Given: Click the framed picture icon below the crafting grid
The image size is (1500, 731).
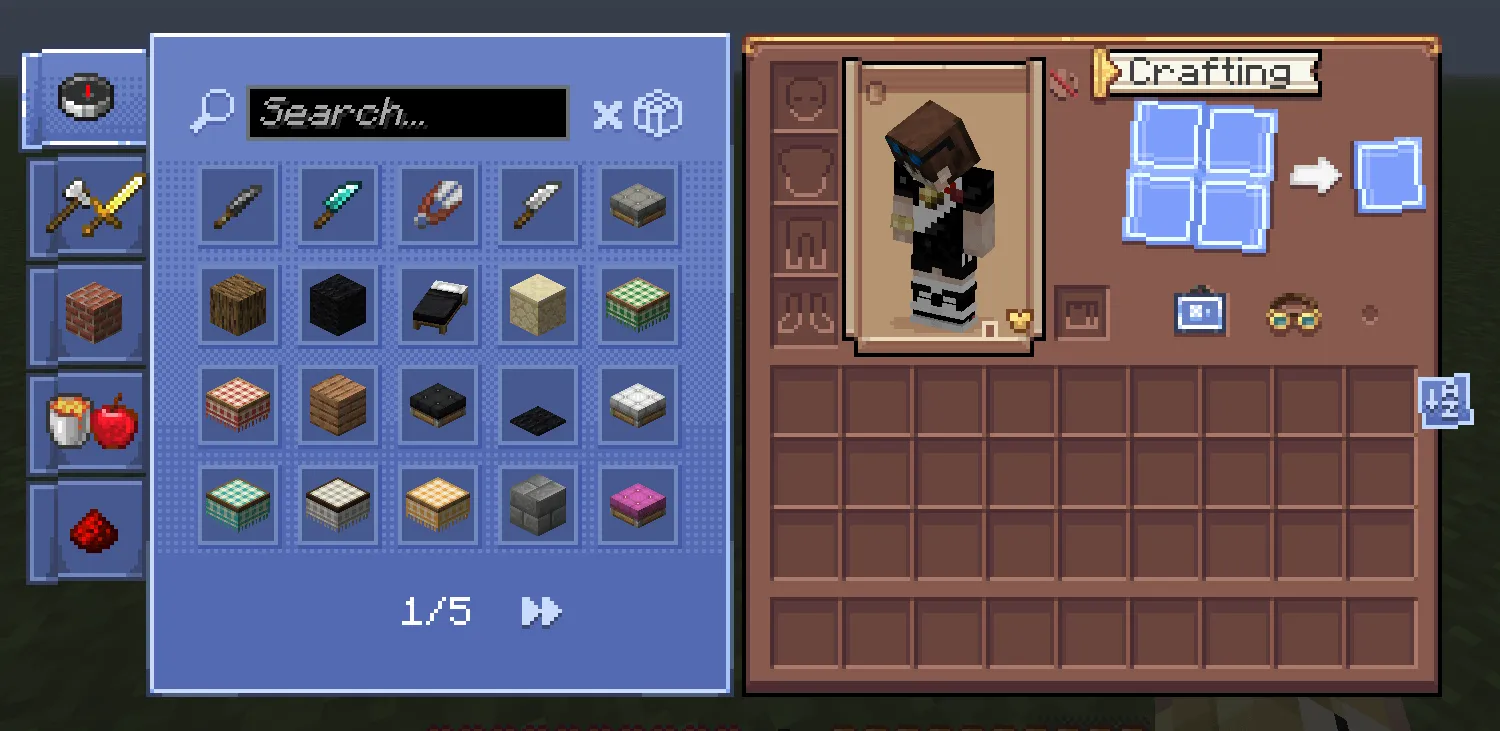Looking at the screenshot, I should click(x=1198, y=313).
